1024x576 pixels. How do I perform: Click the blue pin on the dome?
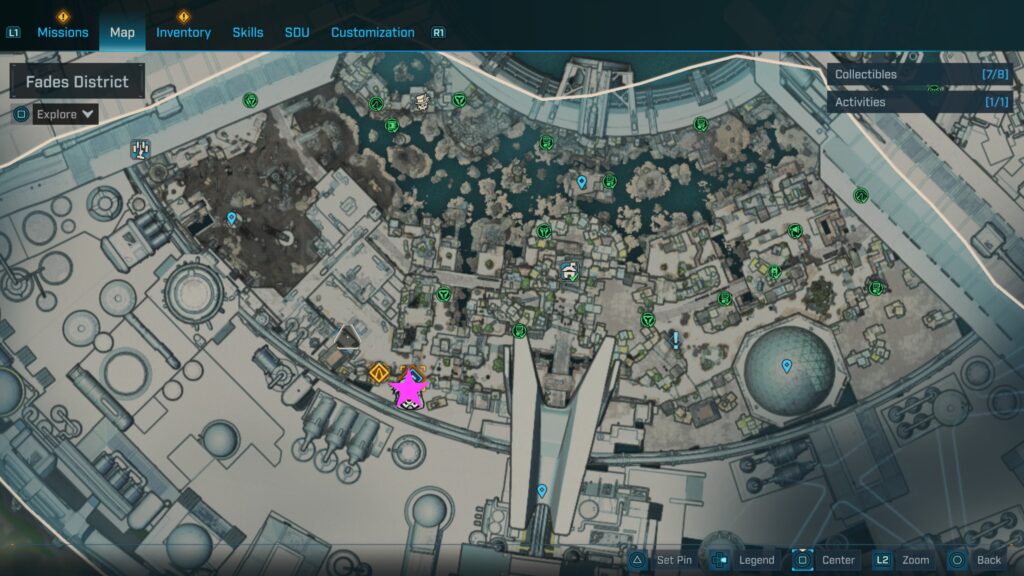point(787,366)
